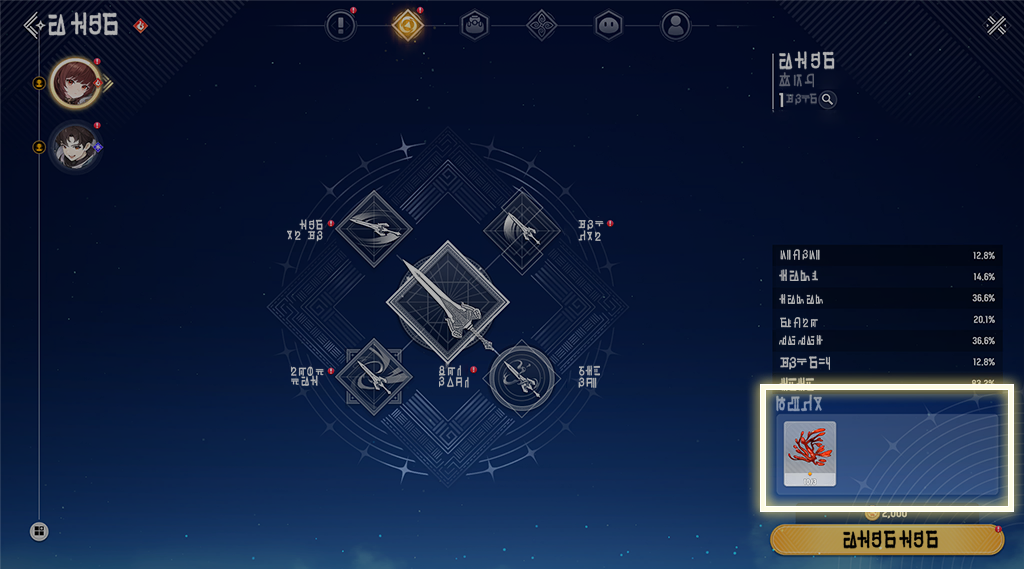Open the mask face tab

608,25
